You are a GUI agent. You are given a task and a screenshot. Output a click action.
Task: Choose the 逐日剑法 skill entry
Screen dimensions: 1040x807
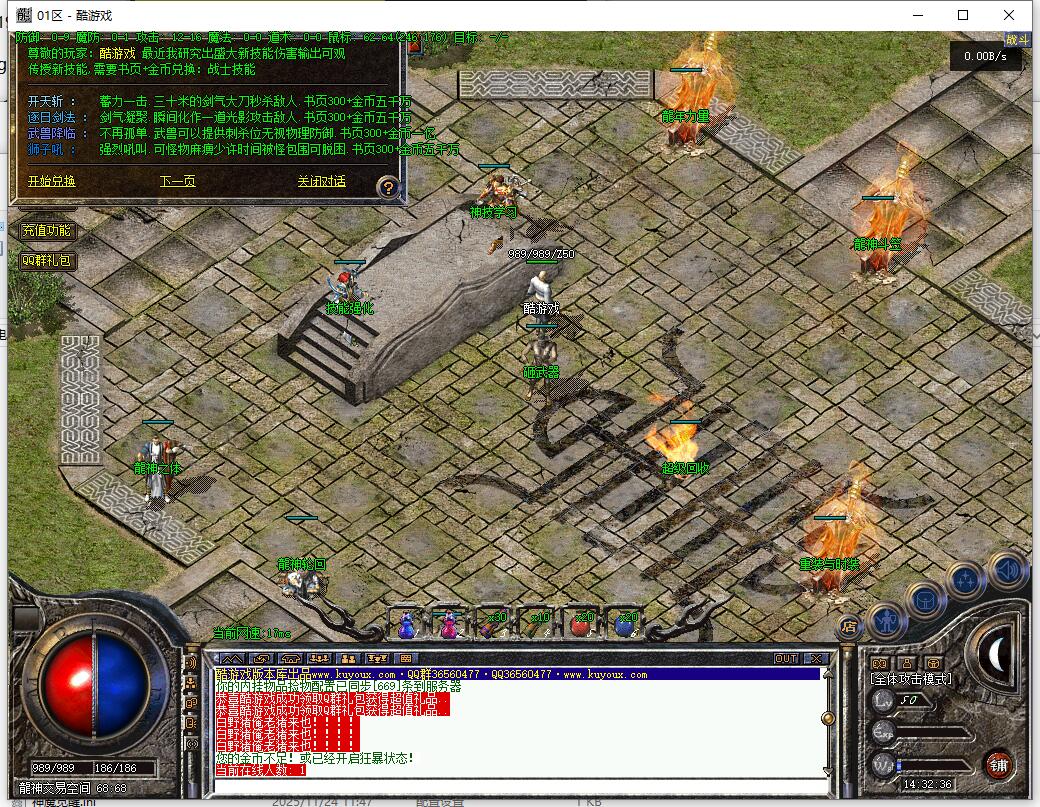tap(48, 118)
